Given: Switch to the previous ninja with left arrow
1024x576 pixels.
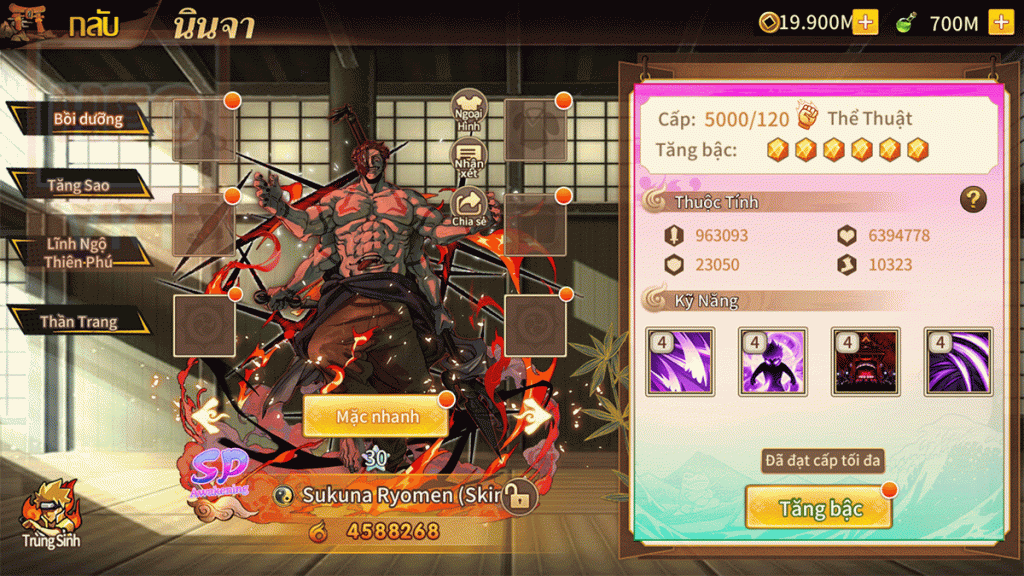Looking at the screenshot, I should click(209, 413).
